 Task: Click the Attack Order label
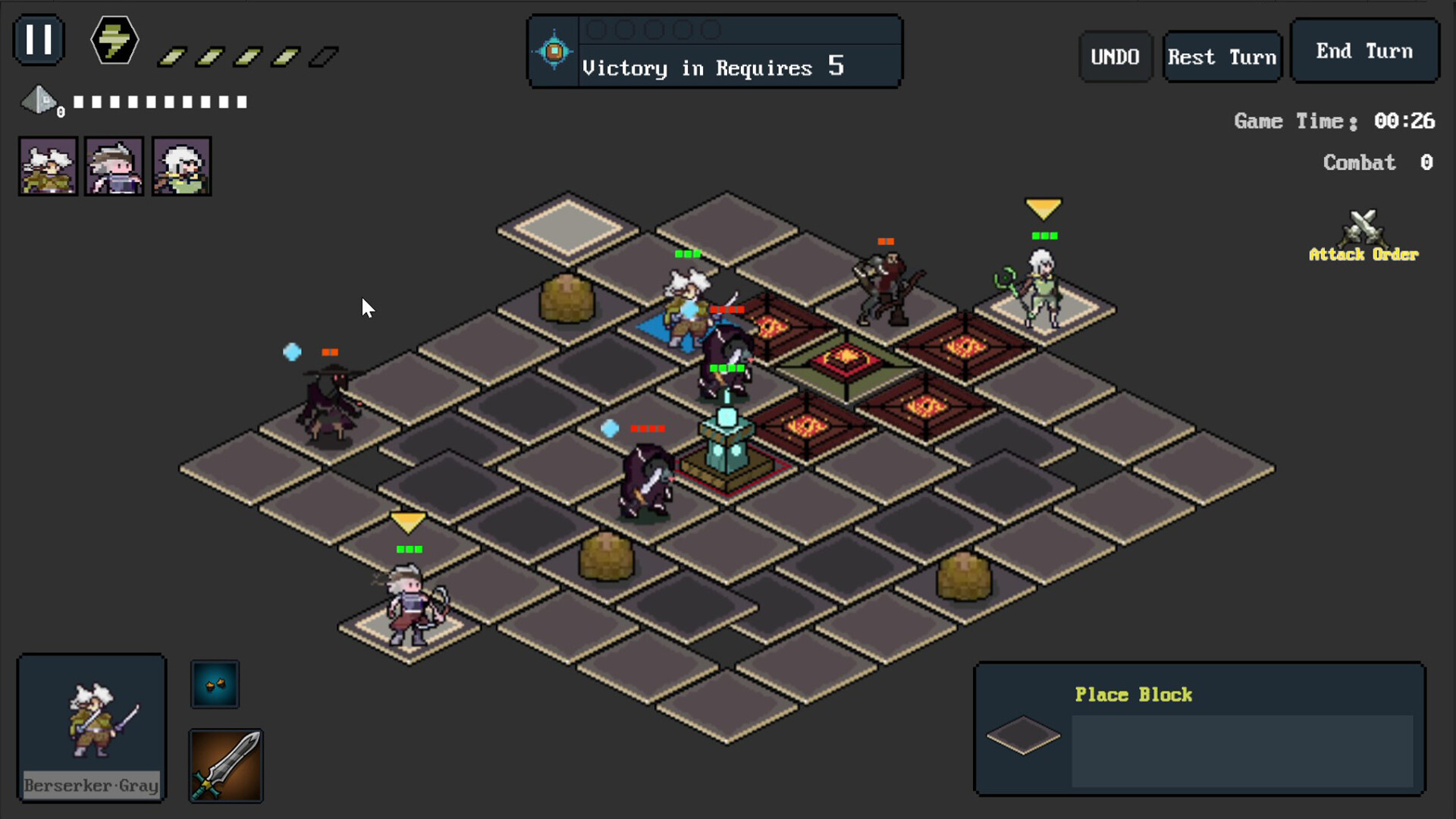[1363, 255]
